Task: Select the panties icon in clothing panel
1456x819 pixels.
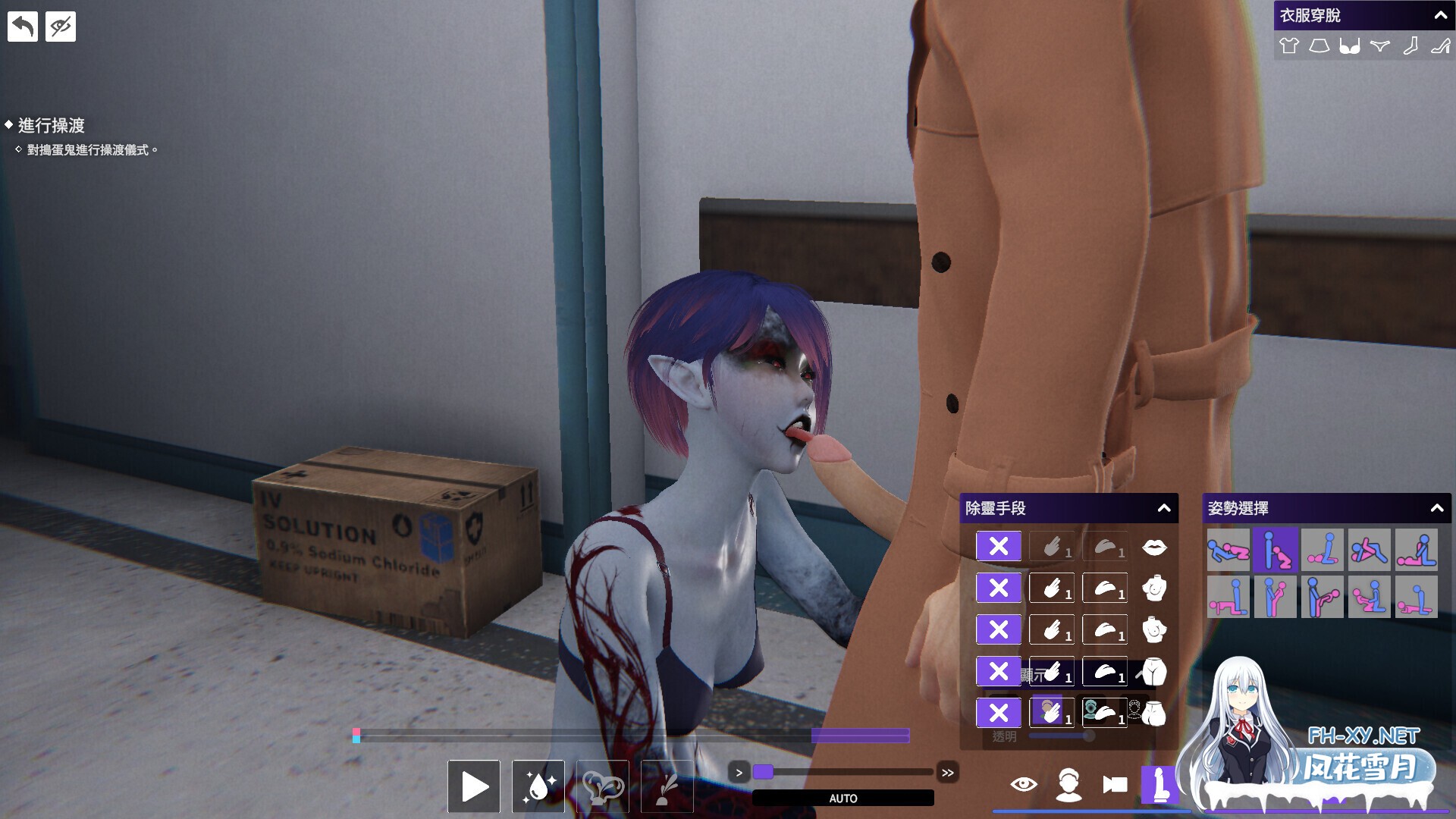Action: click(1379, 45)
